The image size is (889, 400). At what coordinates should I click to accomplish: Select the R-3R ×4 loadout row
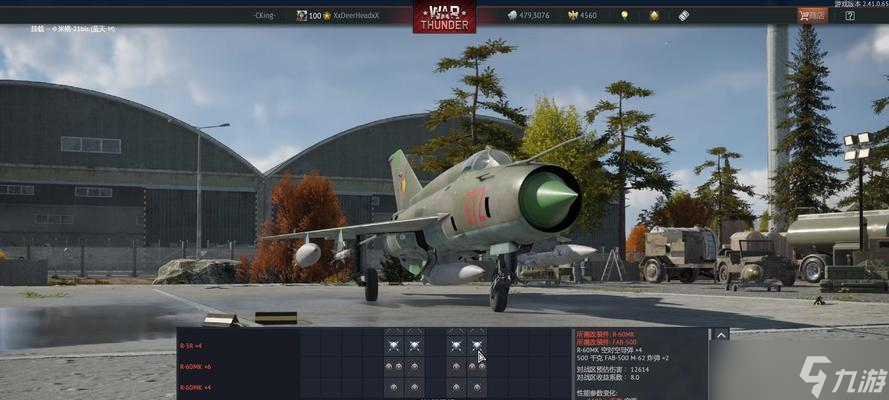(191, 346)
